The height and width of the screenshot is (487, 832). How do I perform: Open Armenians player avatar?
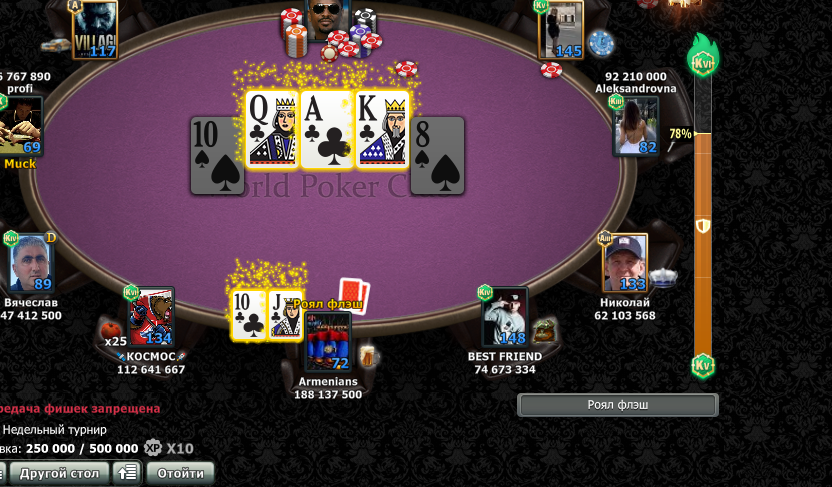[328, 342]
